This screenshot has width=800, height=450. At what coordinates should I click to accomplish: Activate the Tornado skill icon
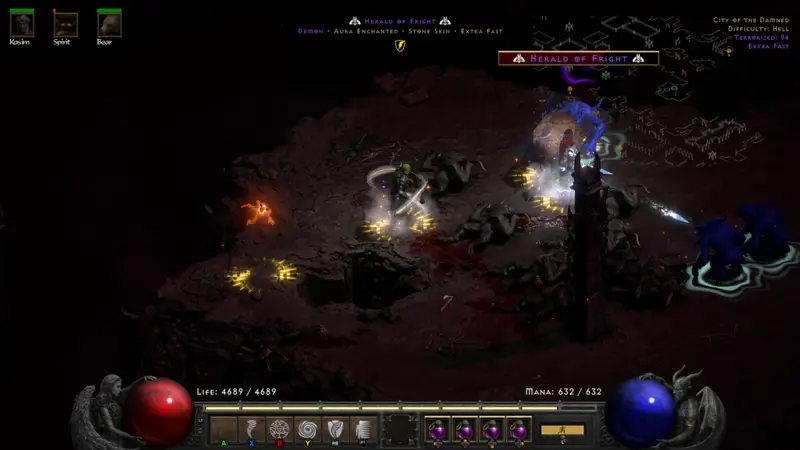251,429
